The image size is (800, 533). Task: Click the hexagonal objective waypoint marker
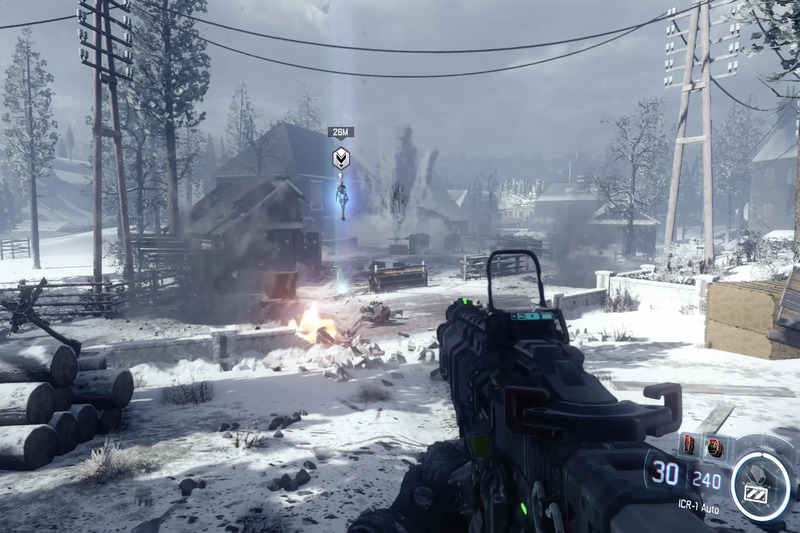pyautogui.click(x=341, y=157)
